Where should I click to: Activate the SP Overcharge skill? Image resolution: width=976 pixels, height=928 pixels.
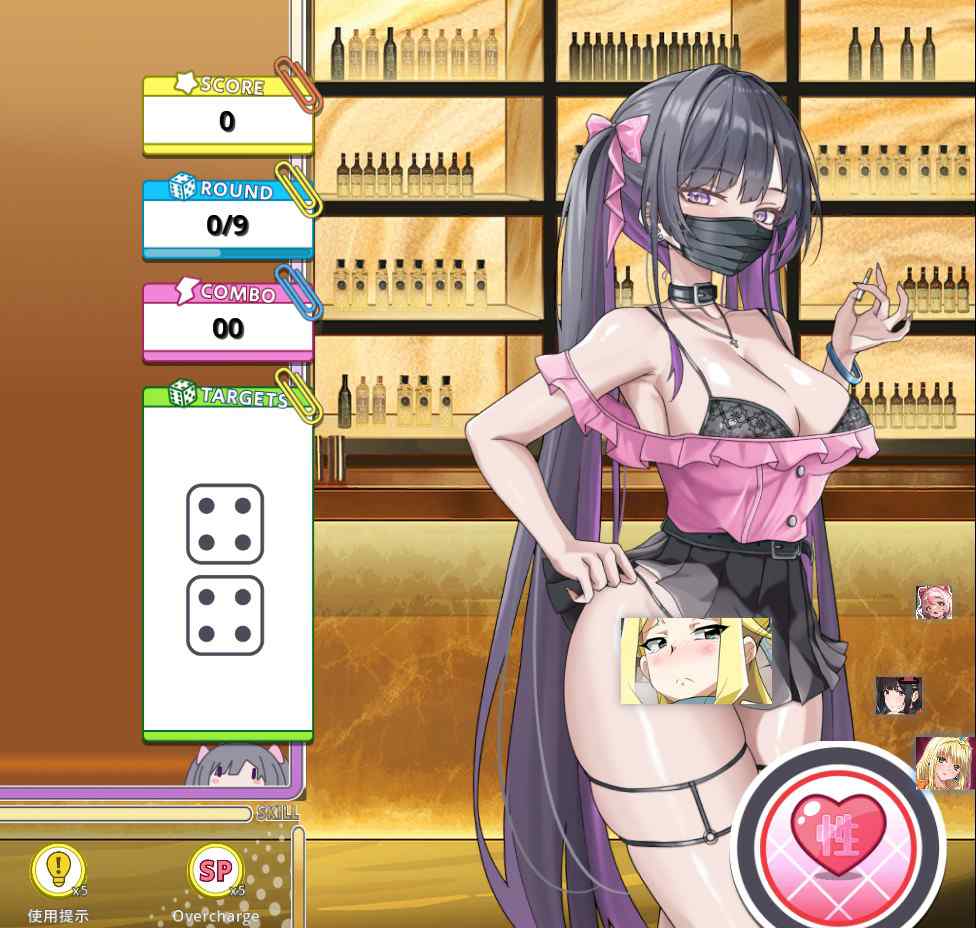[x=215, y=870]
